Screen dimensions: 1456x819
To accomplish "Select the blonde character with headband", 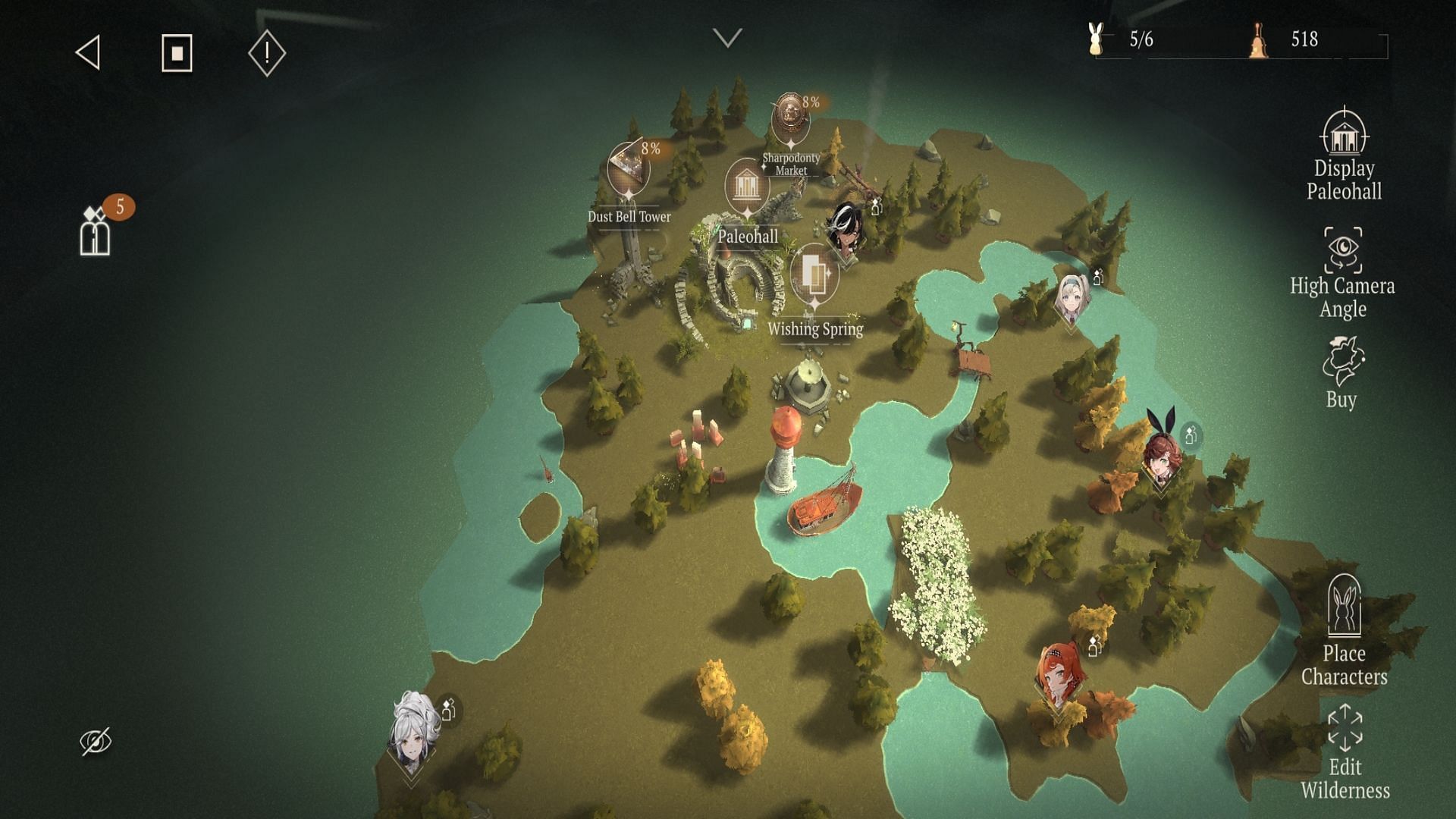I will (x=1072, y=298).
